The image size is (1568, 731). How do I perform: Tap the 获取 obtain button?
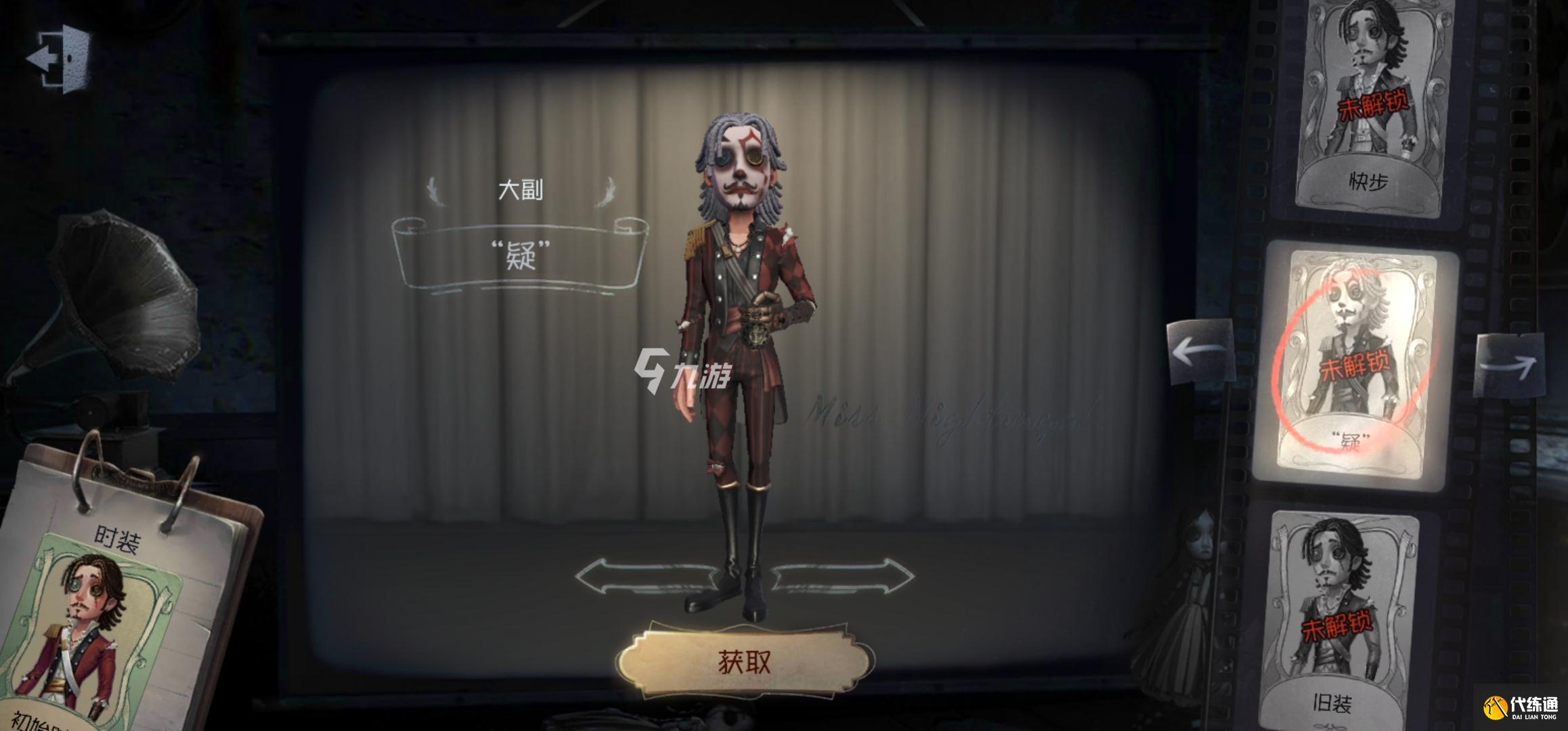(x=744, y=663)
